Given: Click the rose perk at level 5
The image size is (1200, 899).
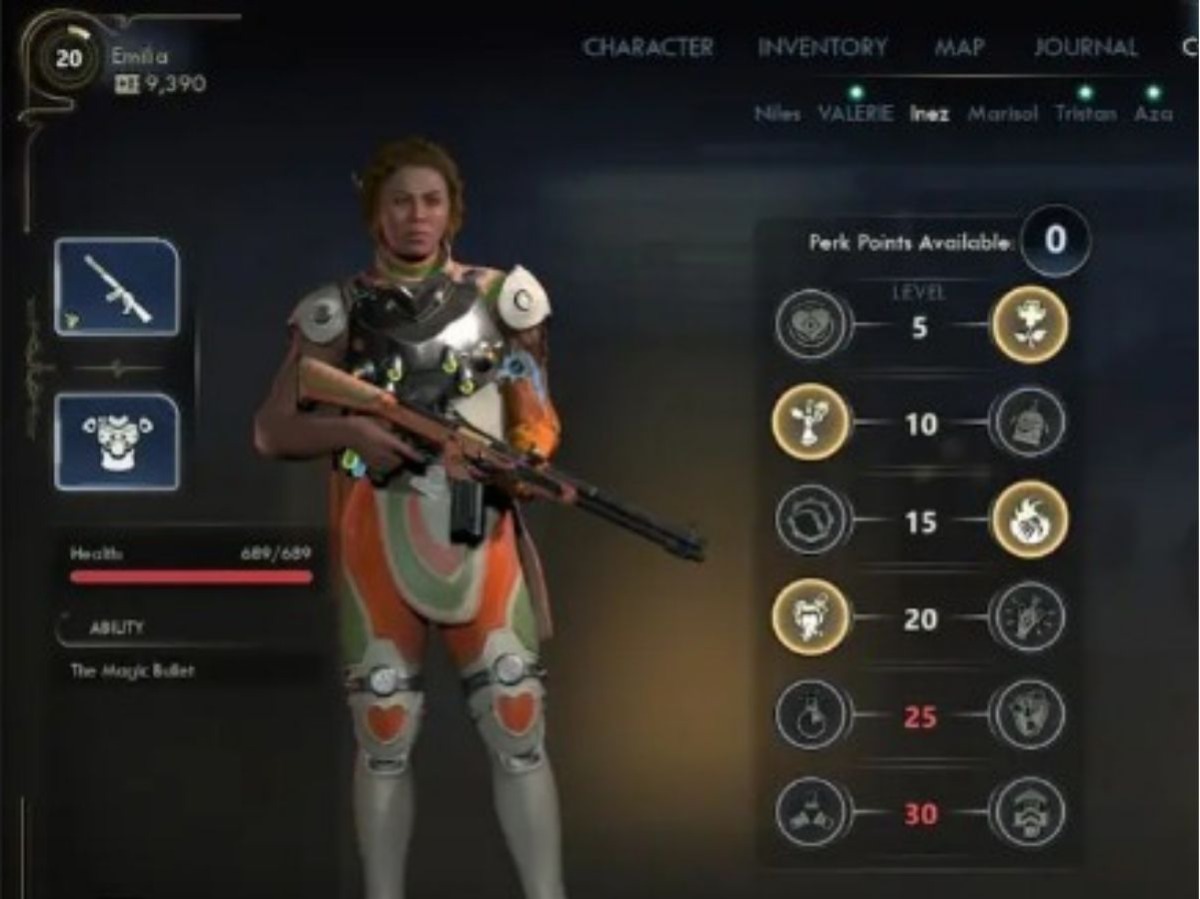Looking at the screenshot, I should coord(1029,324).
